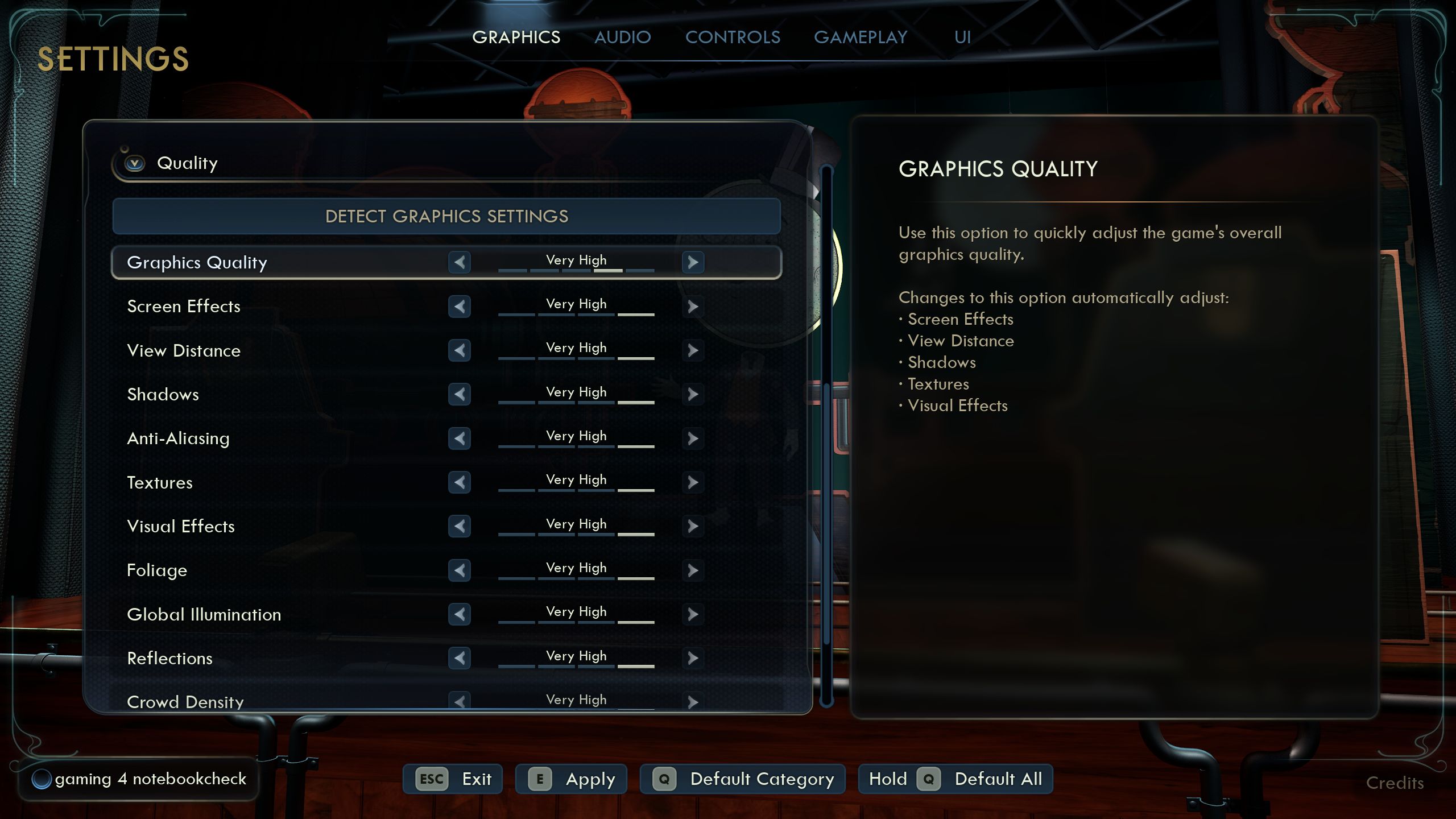The width and height of the screenshot is (1456, 819).
Task: Increase Global Illumination quality
Action: pyautogui.click(x=693, y=614)
